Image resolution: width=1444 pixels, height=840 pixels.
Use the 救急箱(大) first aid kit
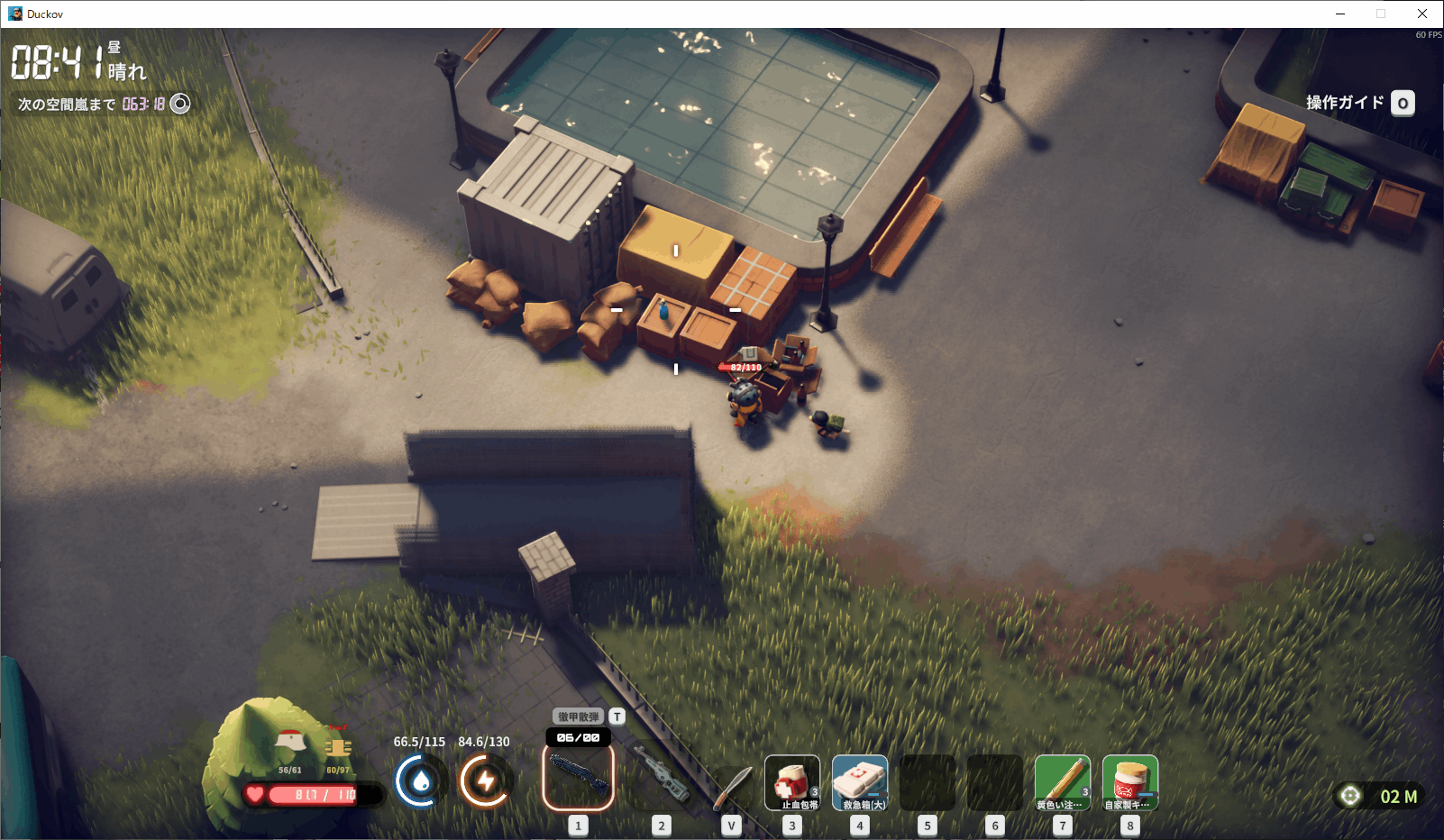click(x=859, y=782)
